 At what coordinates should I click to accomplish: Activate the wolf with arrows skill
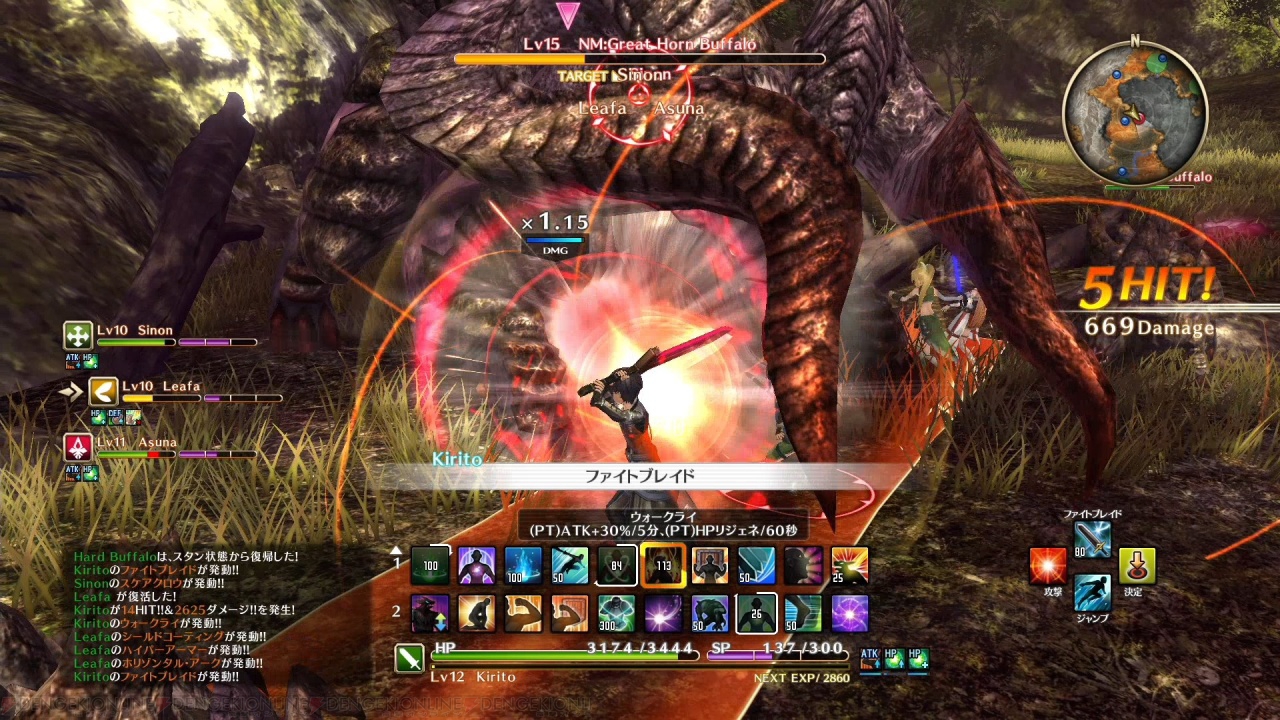click(430, 613)
